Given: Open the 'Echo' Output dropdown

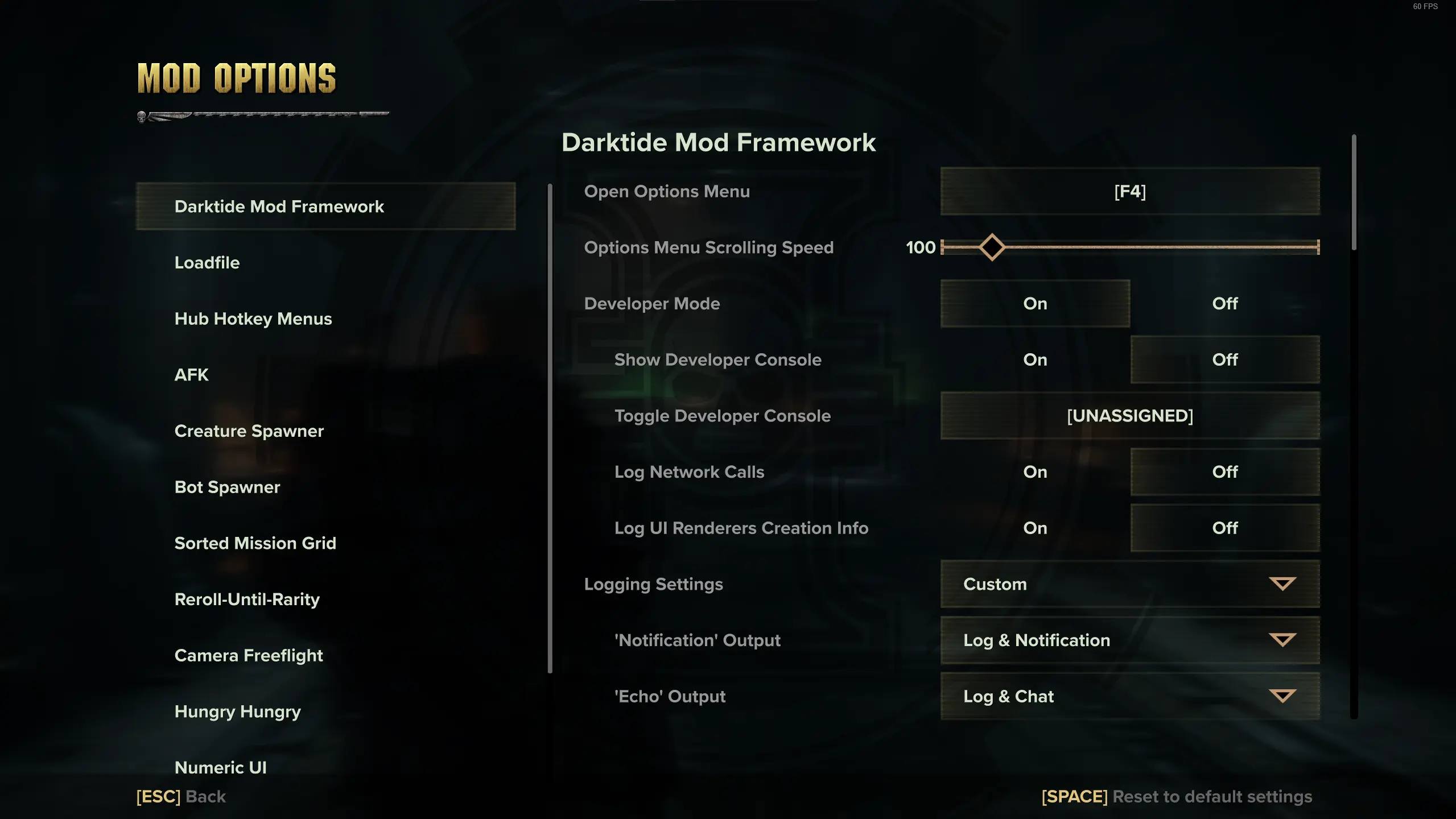Looking at the screenshot, I should point(1130,696).
